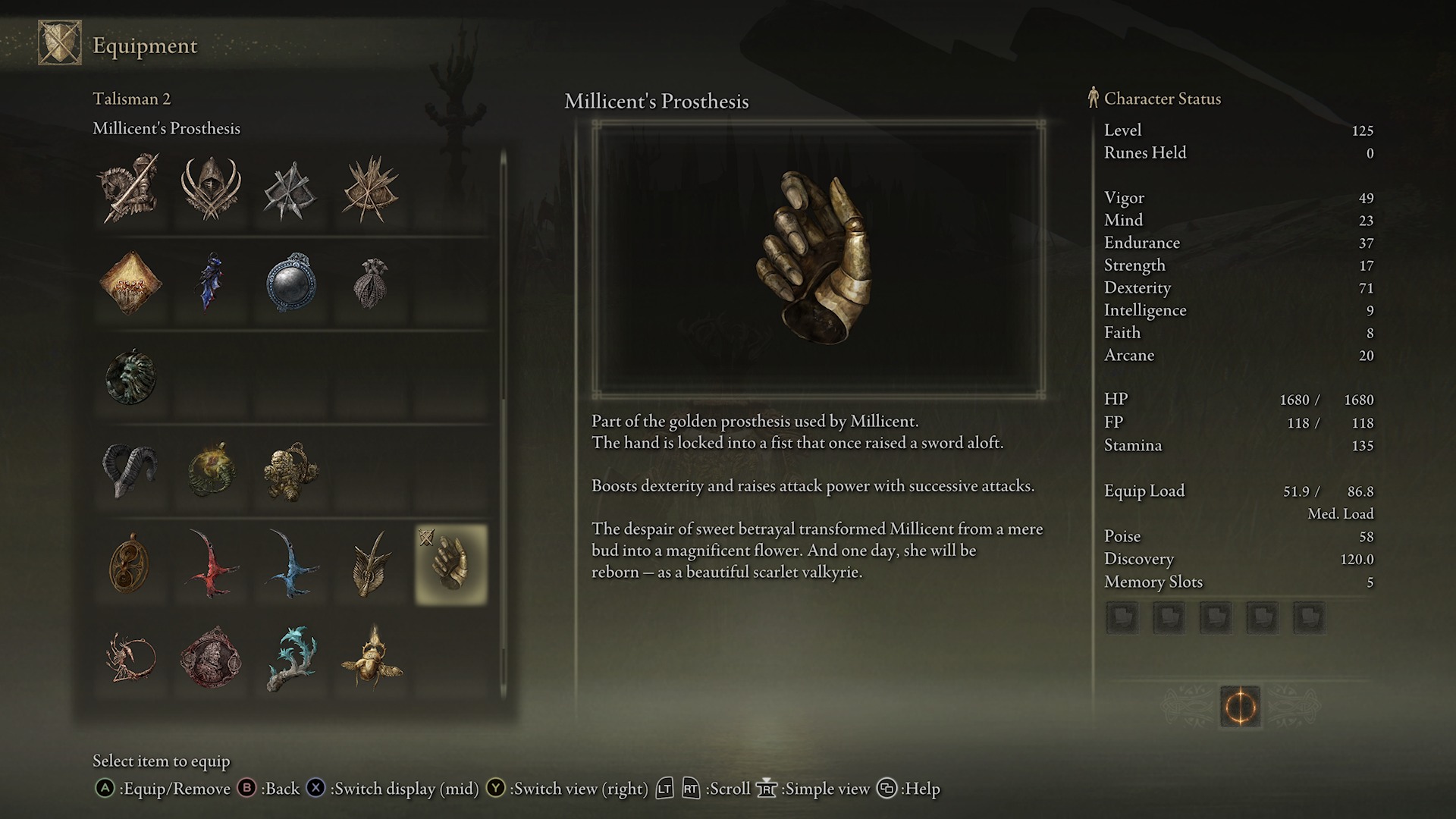The height and width of the screenshot is (819, 1456).
Task: Select the green lion face medallion talisman
Action: coord(130,377)
